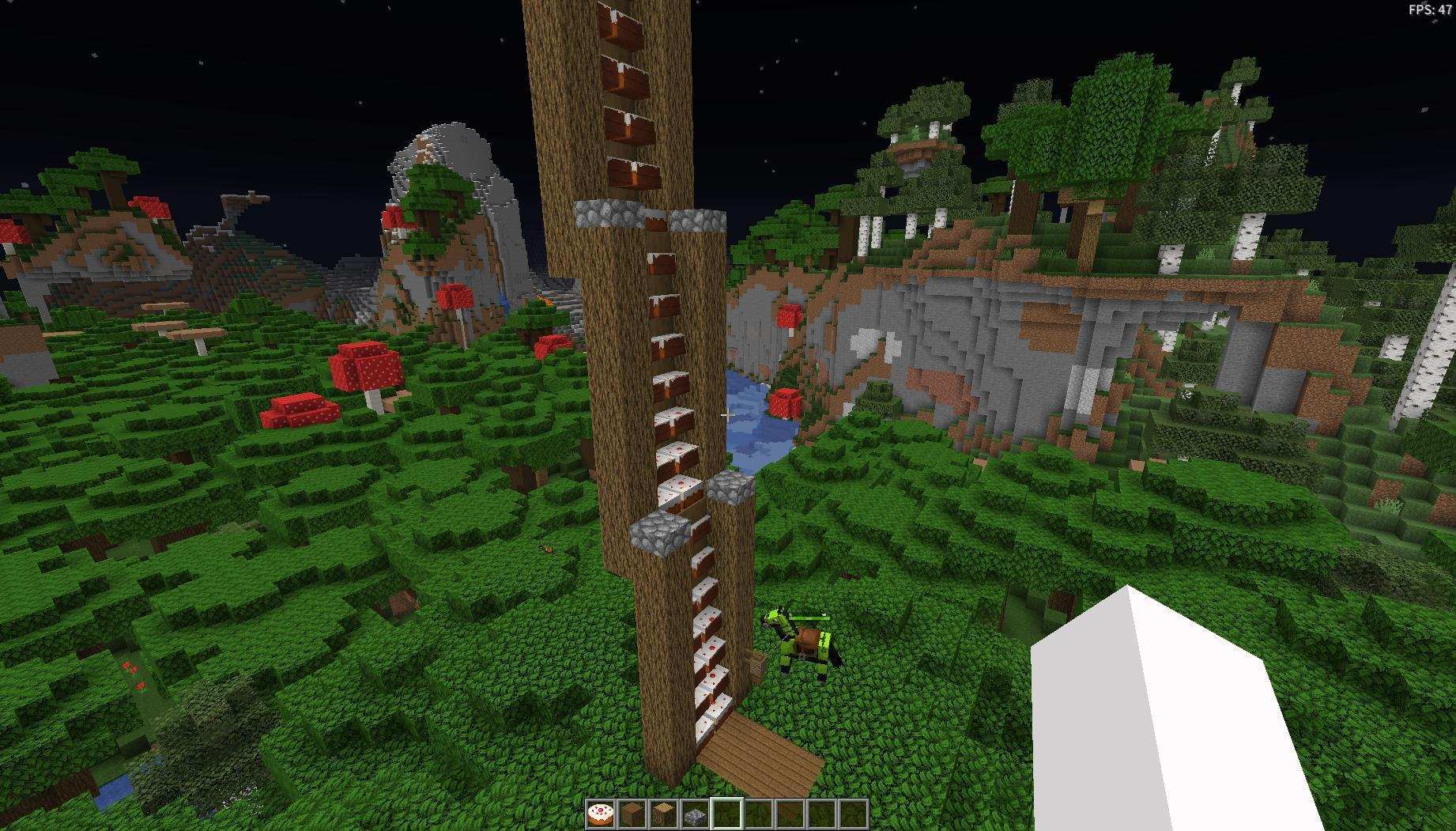Click the seventh empty hotbar slot
Screen dimensions: 1456x831
789,814
